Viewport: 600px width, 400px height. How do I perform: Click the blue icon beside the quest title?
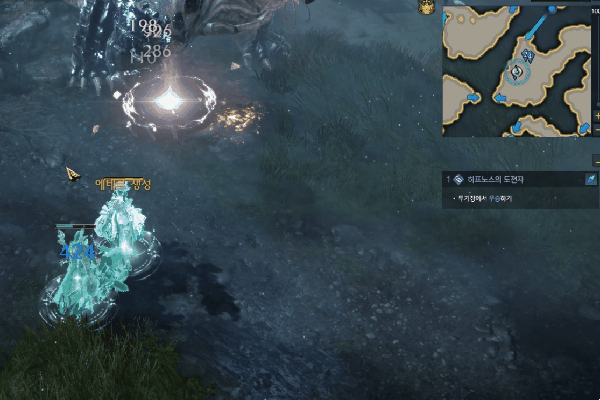[x=591, y=179]
